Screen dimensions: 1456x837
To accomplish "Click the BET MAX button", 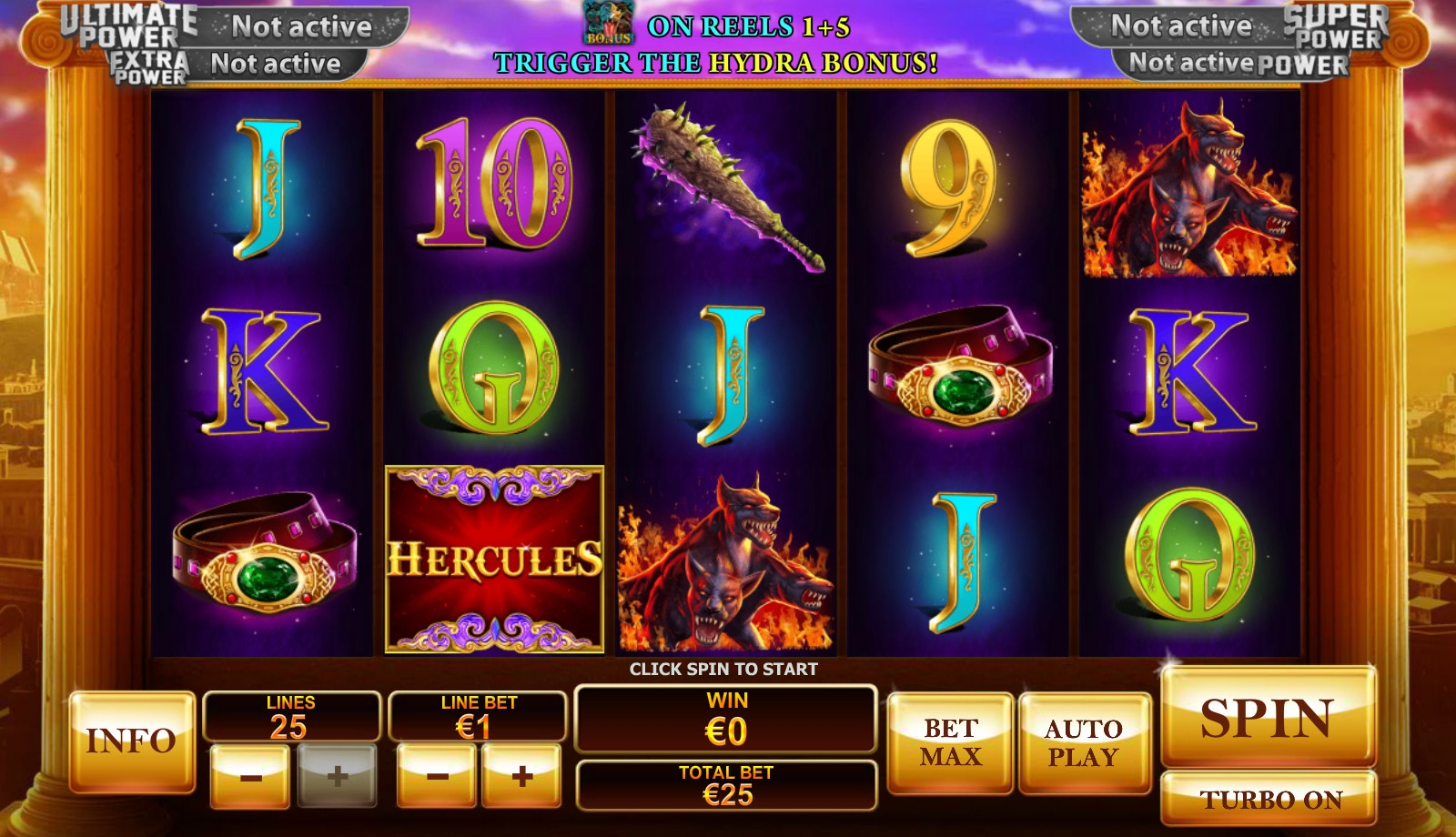I will [950, 741].
